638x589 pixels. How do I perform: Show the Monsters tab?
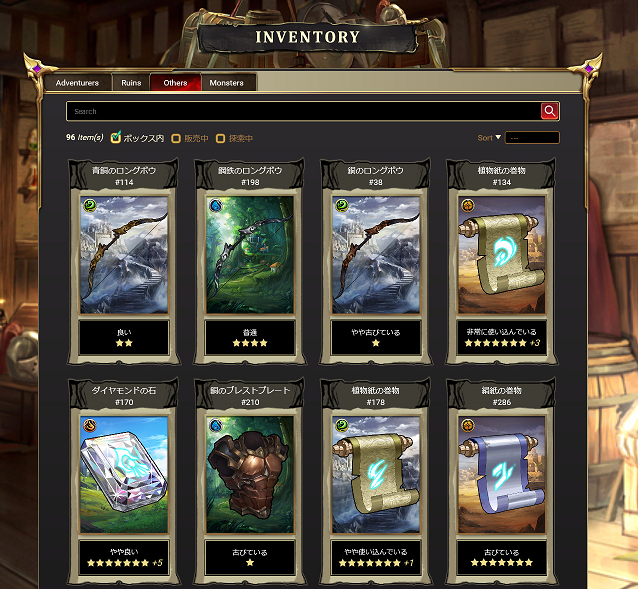click(227, 83)
